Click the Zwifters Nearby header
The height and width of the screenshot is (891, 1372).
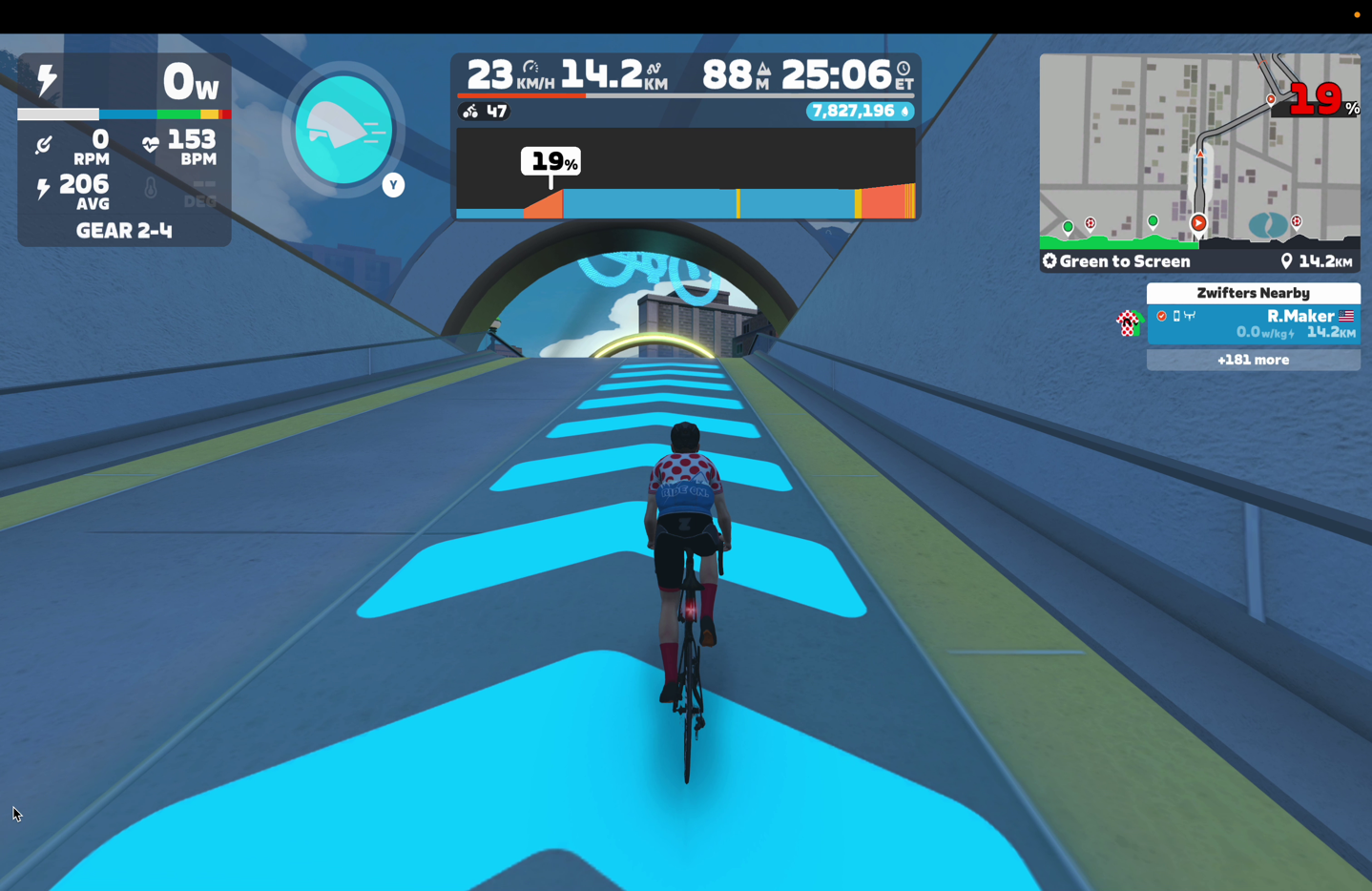point(1253,293)
